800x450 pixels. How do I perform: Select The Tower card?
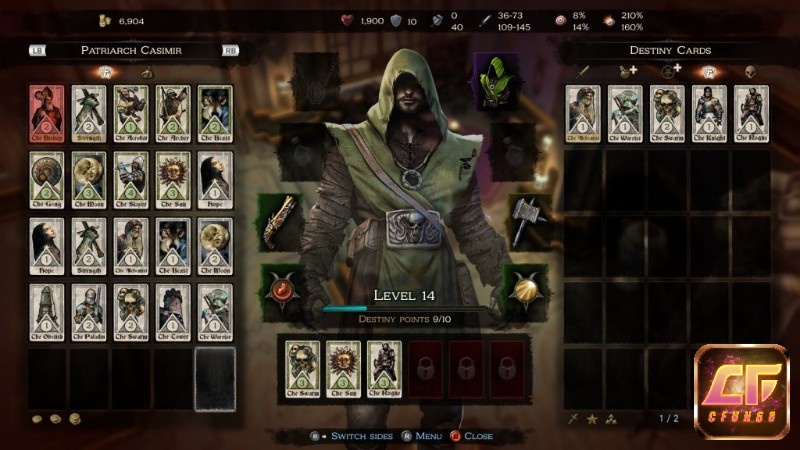point(173,310)
